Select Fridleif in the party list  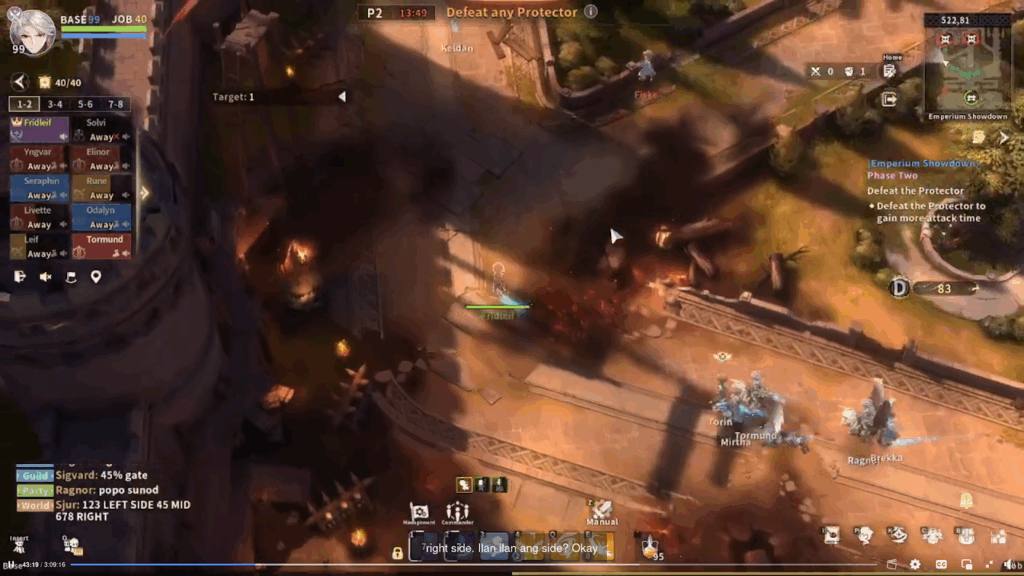pos(39,129)
